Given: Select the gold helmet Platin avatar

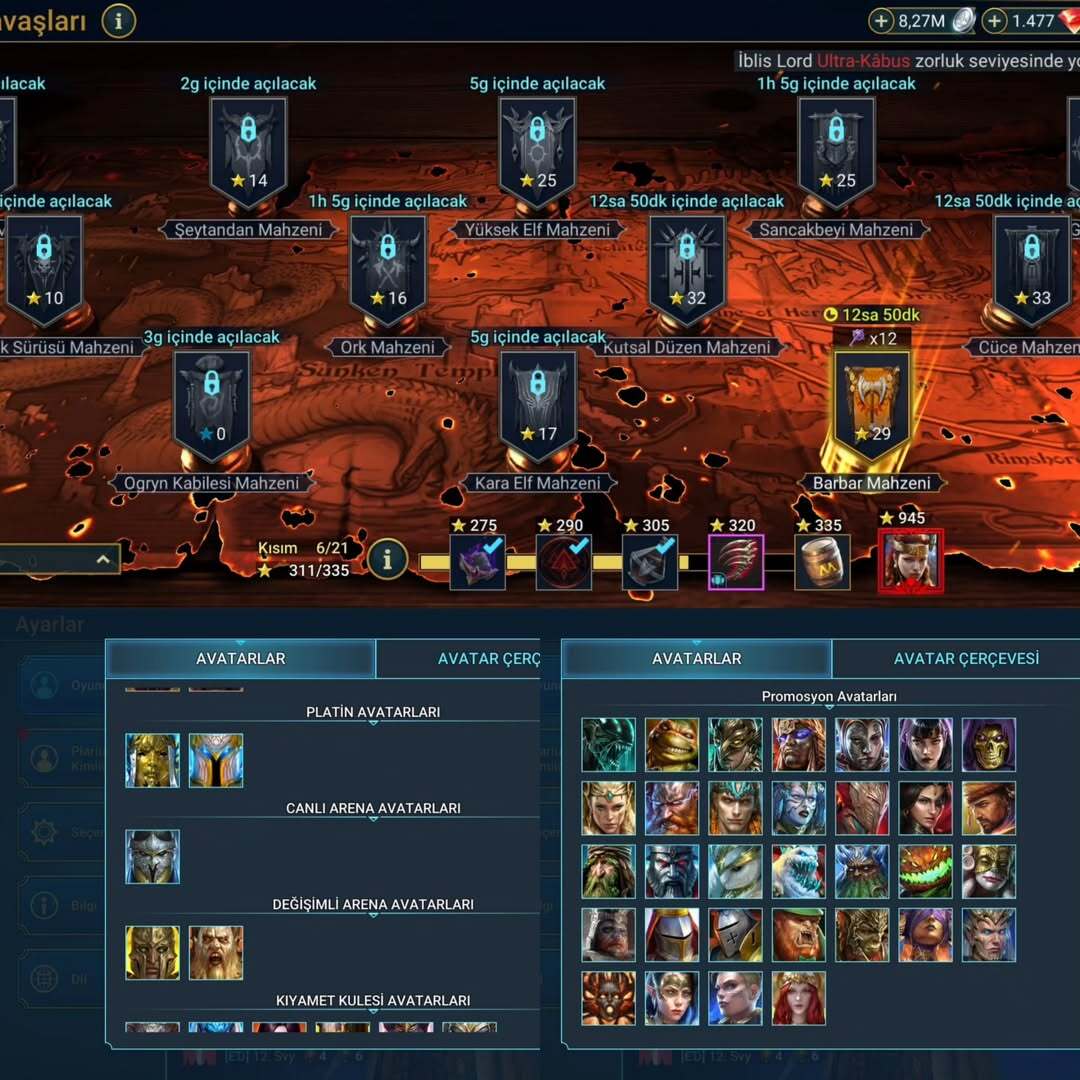Looking at the screenshot, I should coord(152,760).
